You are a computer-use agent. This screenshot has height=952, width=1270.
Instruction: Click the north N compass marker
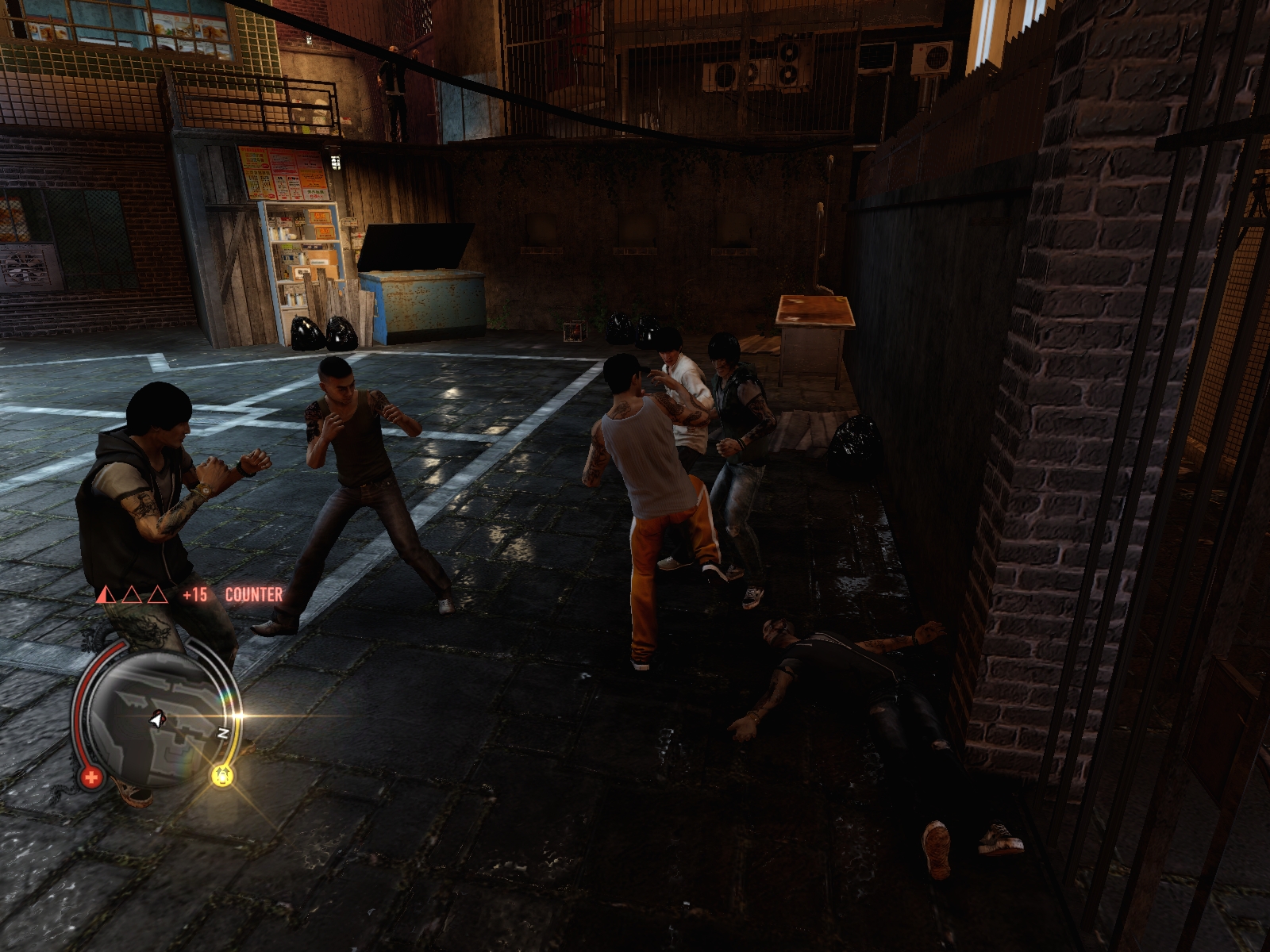(224, 733)
